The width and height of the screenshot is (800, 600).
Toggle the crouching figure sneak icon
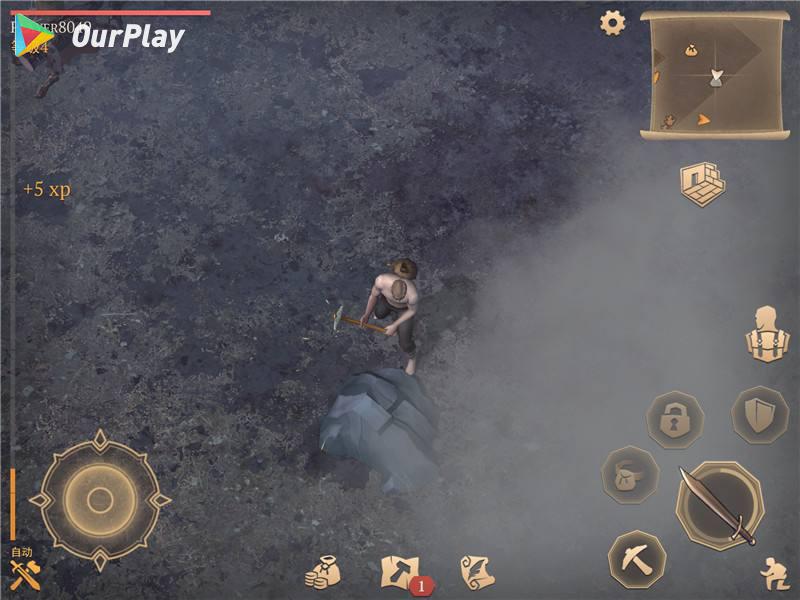click(x=773, y=573)
